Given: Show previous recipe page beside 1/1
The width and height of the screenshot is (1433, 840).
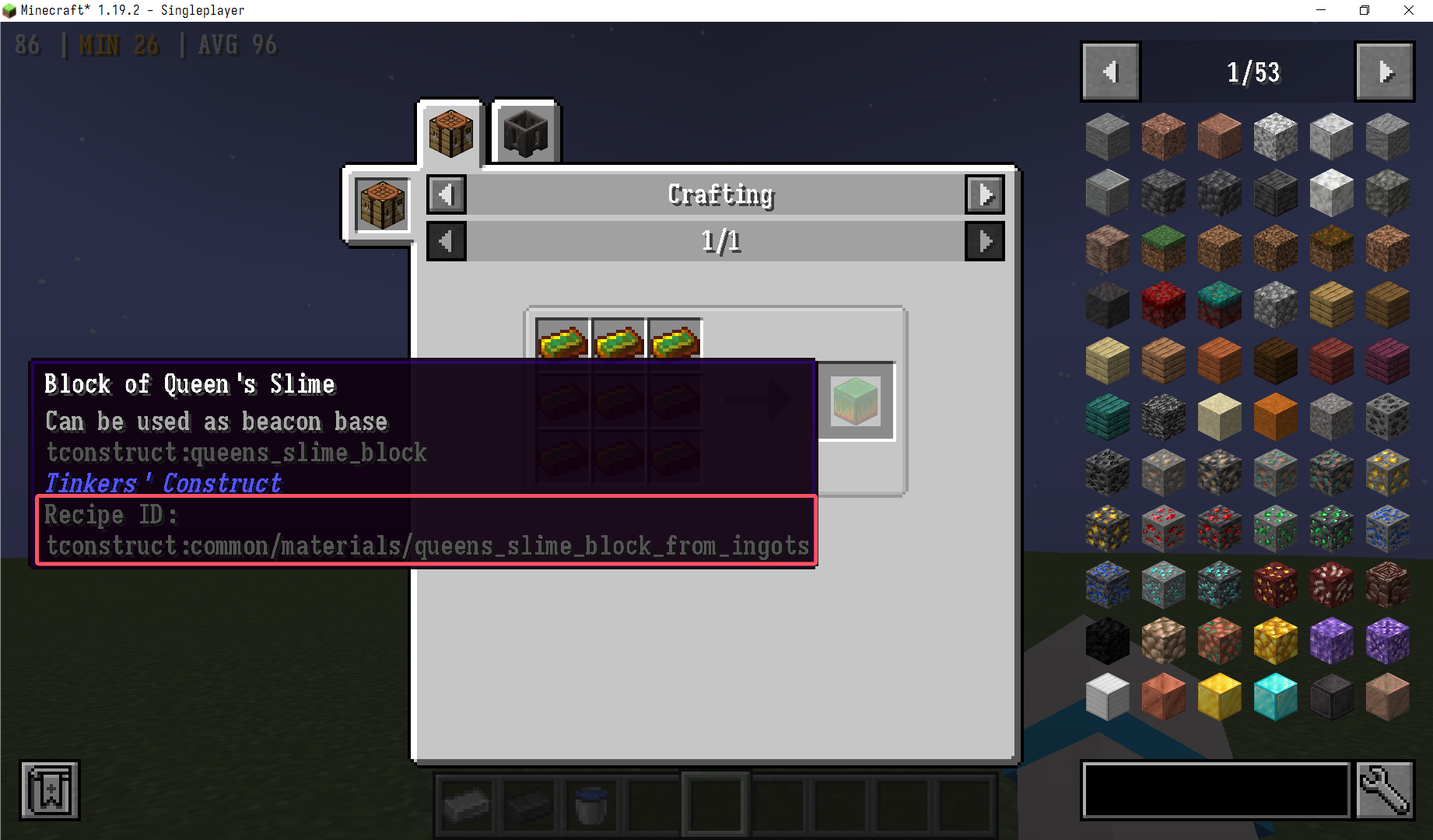Looking at the screenshot, I should coord(447,241).
